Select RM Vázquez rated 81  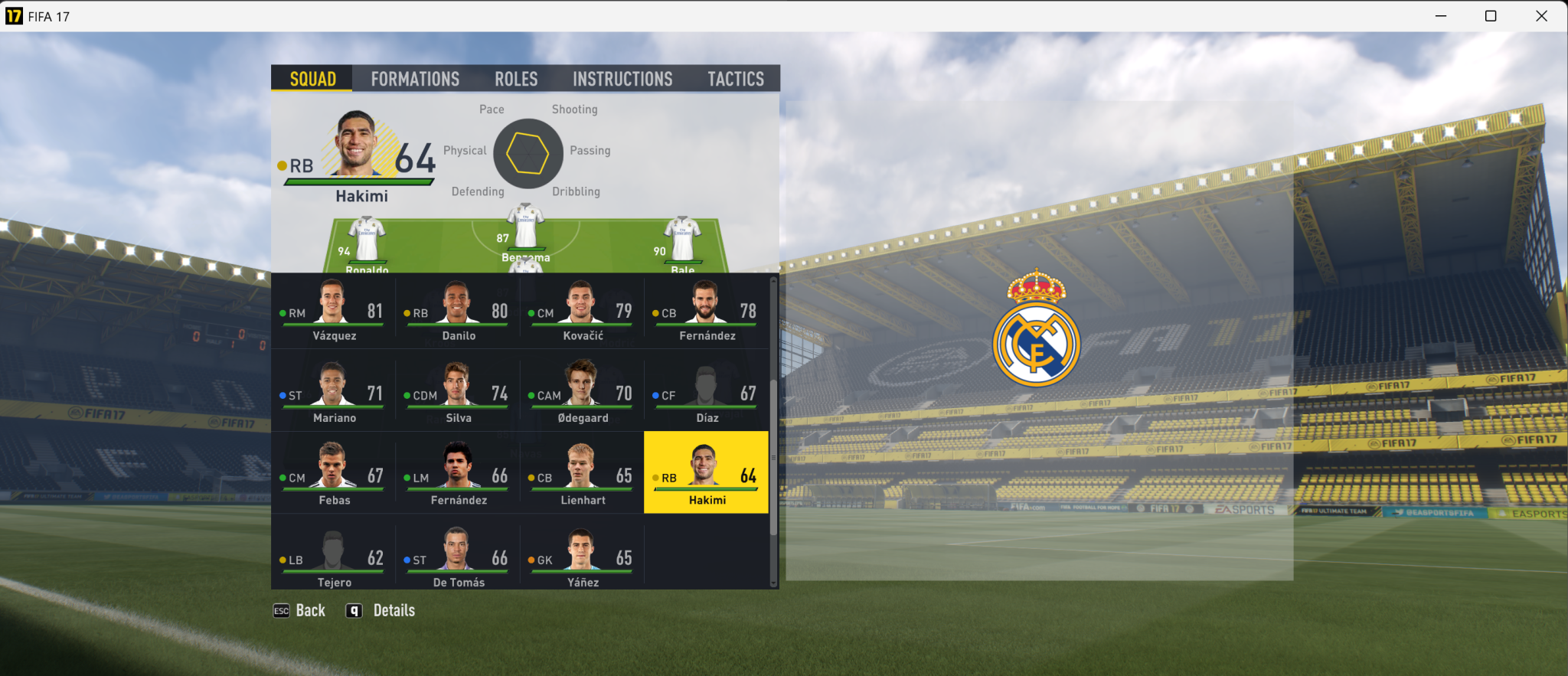tap(333, 312)
